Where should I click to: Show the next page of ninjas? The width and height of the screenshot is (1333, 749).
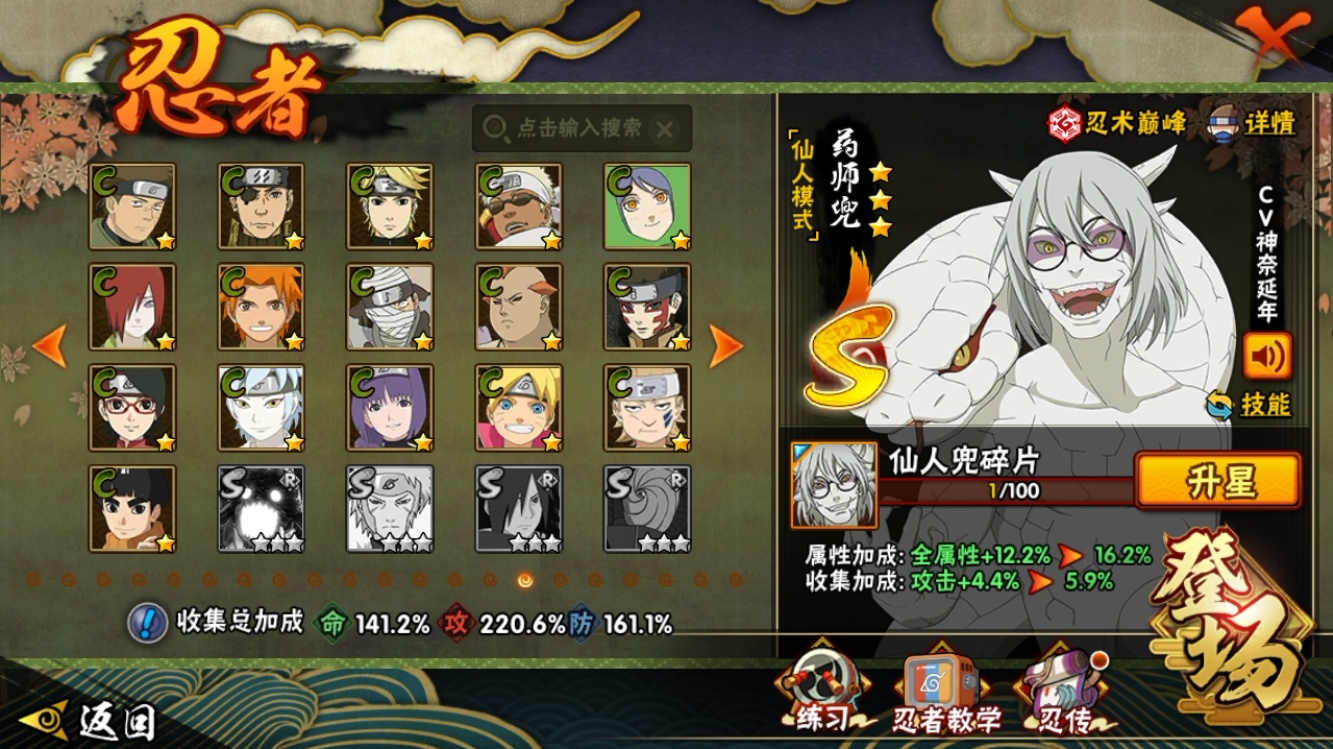click(x=726, y=346)
